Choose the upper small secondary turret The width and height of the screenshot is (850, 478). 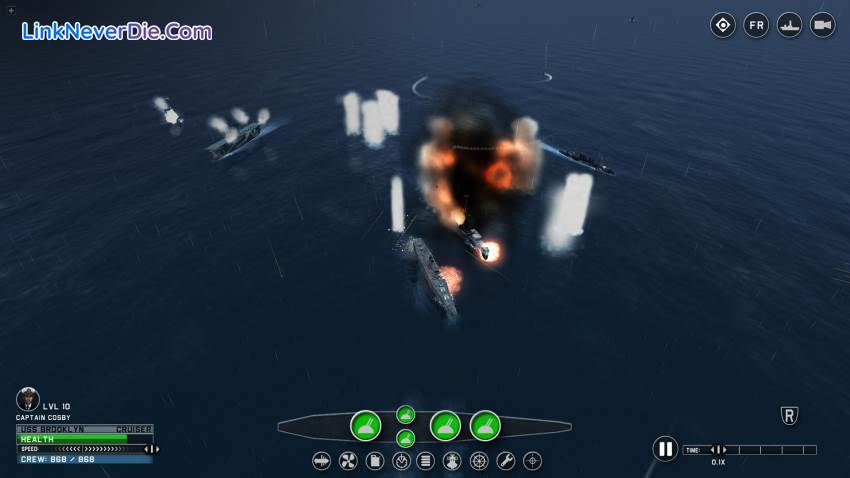(405, 414)
